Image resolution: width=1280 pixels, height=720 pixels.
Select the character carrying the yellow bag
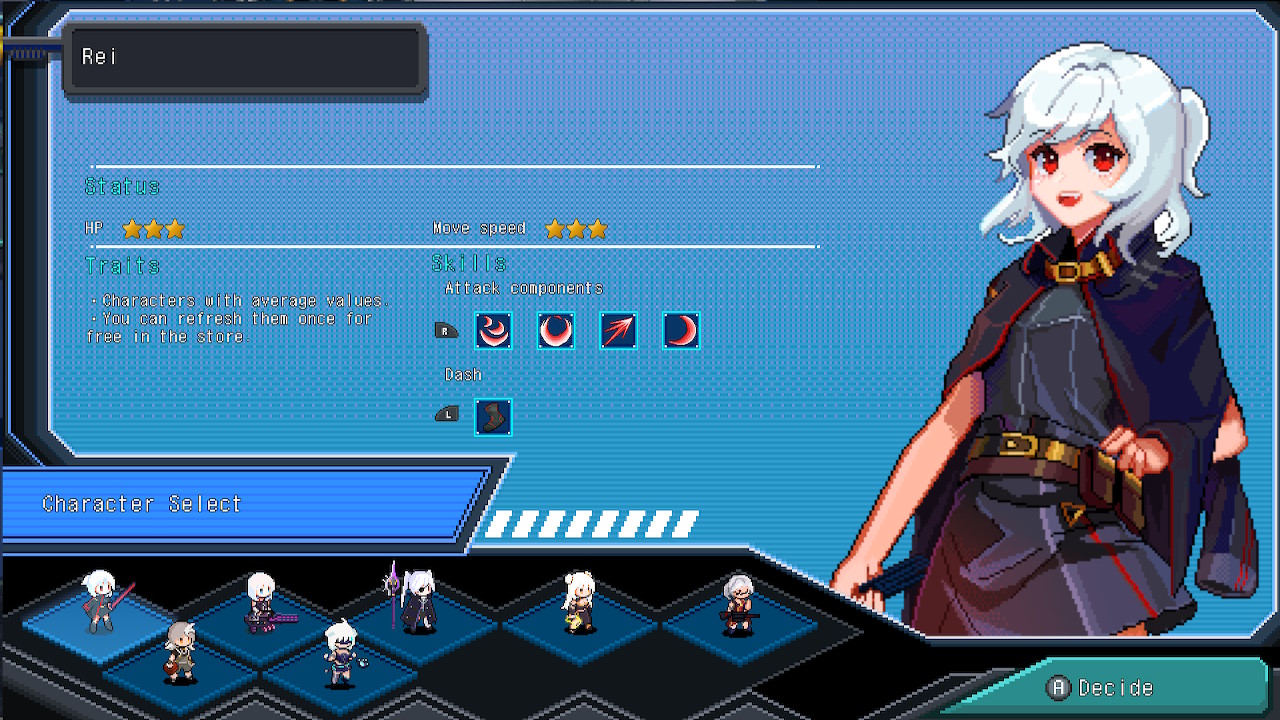pos(578,600)
